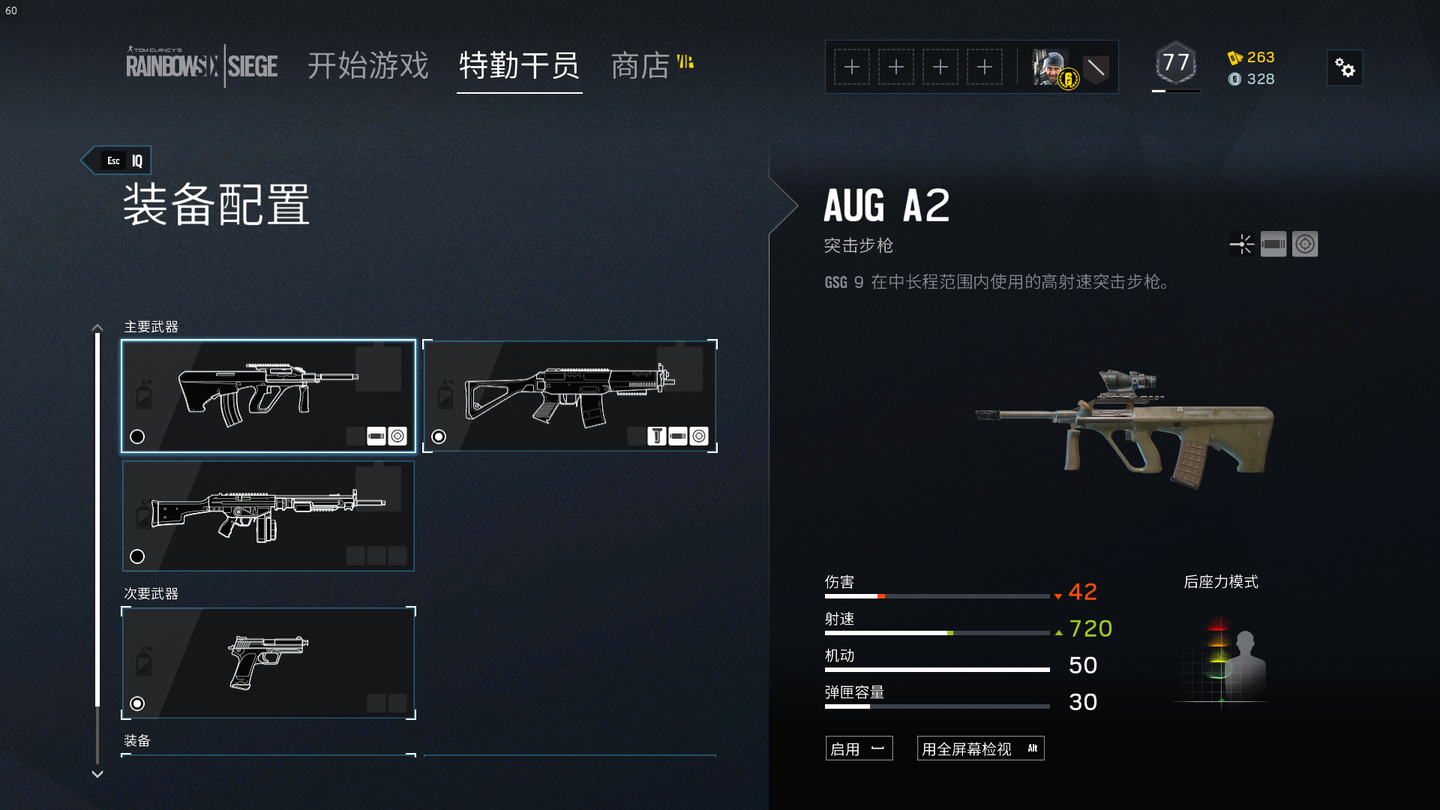Click the scope icon on the AUG A2 card
Screen dimensions: 1440x810
point(397,437)
